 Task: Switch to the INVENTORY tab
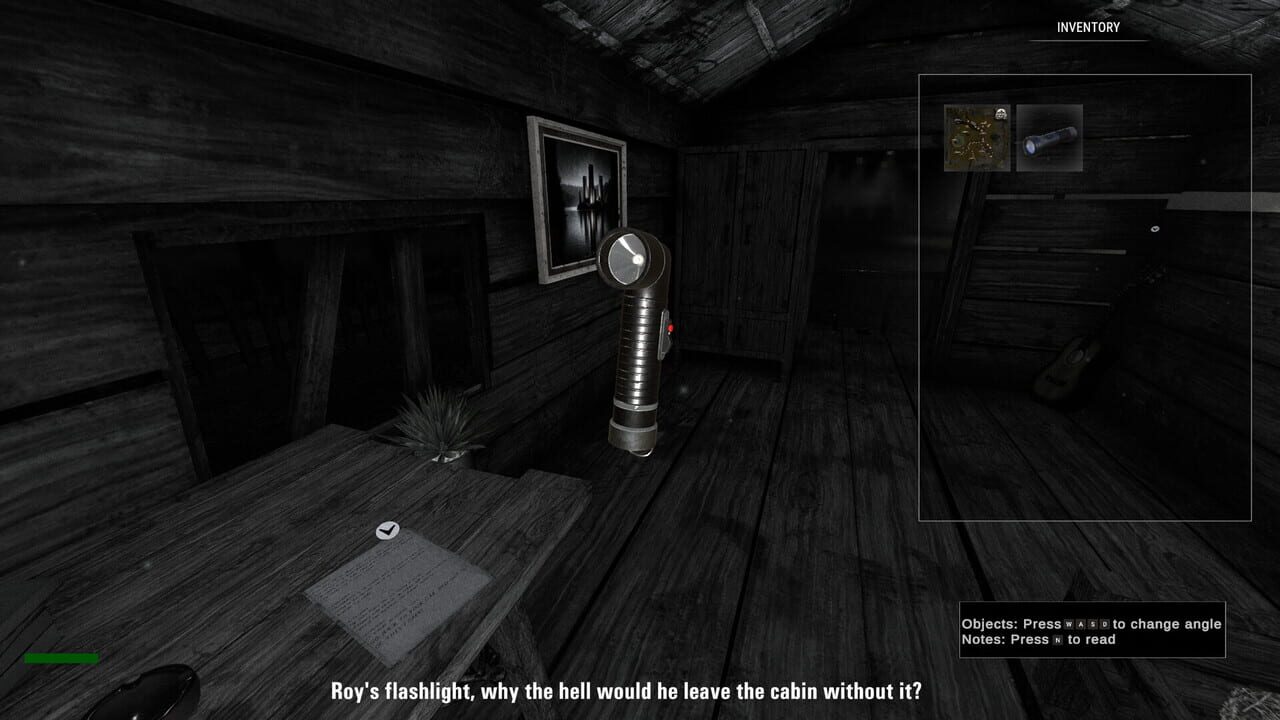click(x=1086, y=29)
